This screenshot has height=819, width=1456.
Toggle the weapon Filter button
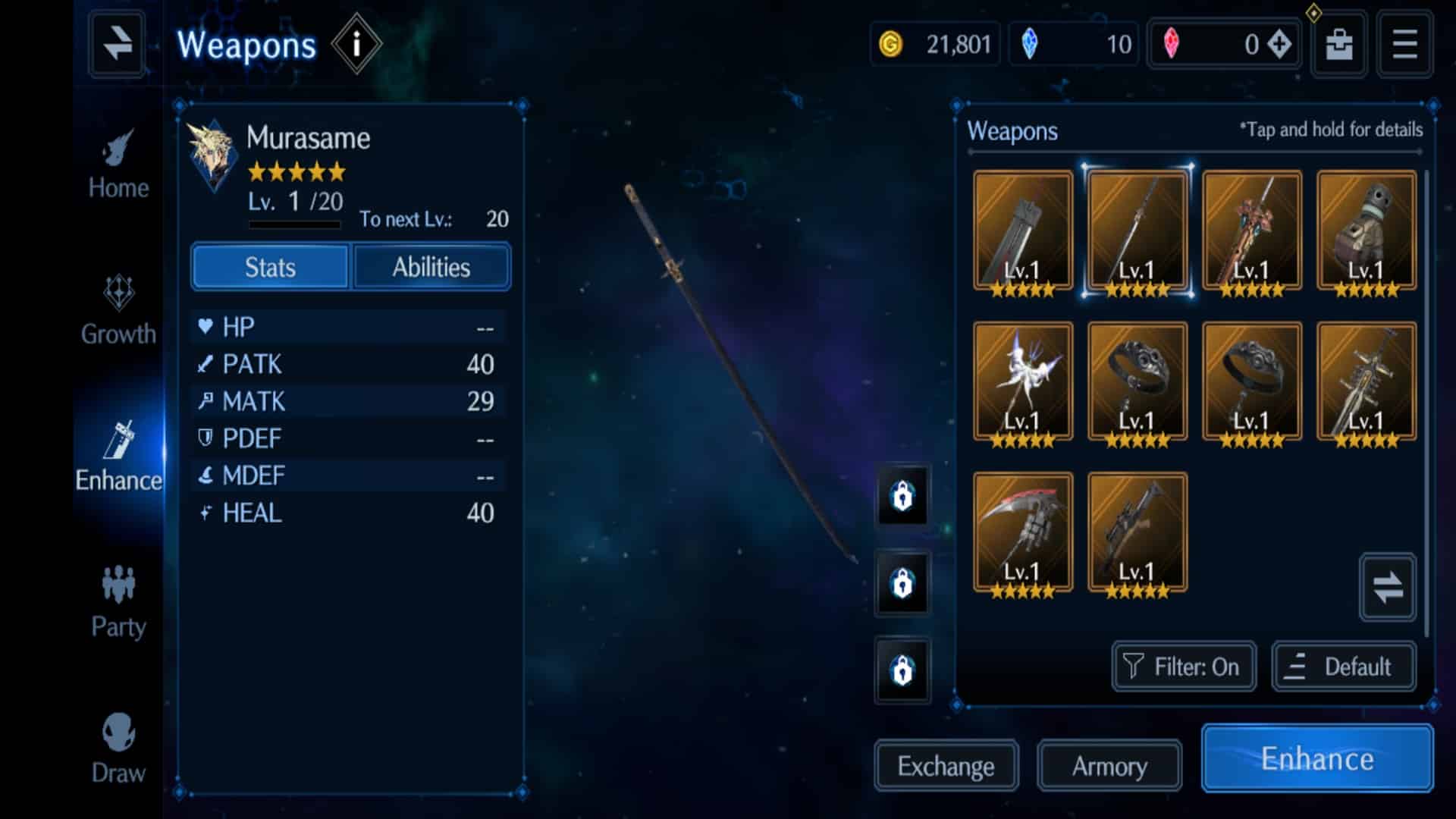1183,667
